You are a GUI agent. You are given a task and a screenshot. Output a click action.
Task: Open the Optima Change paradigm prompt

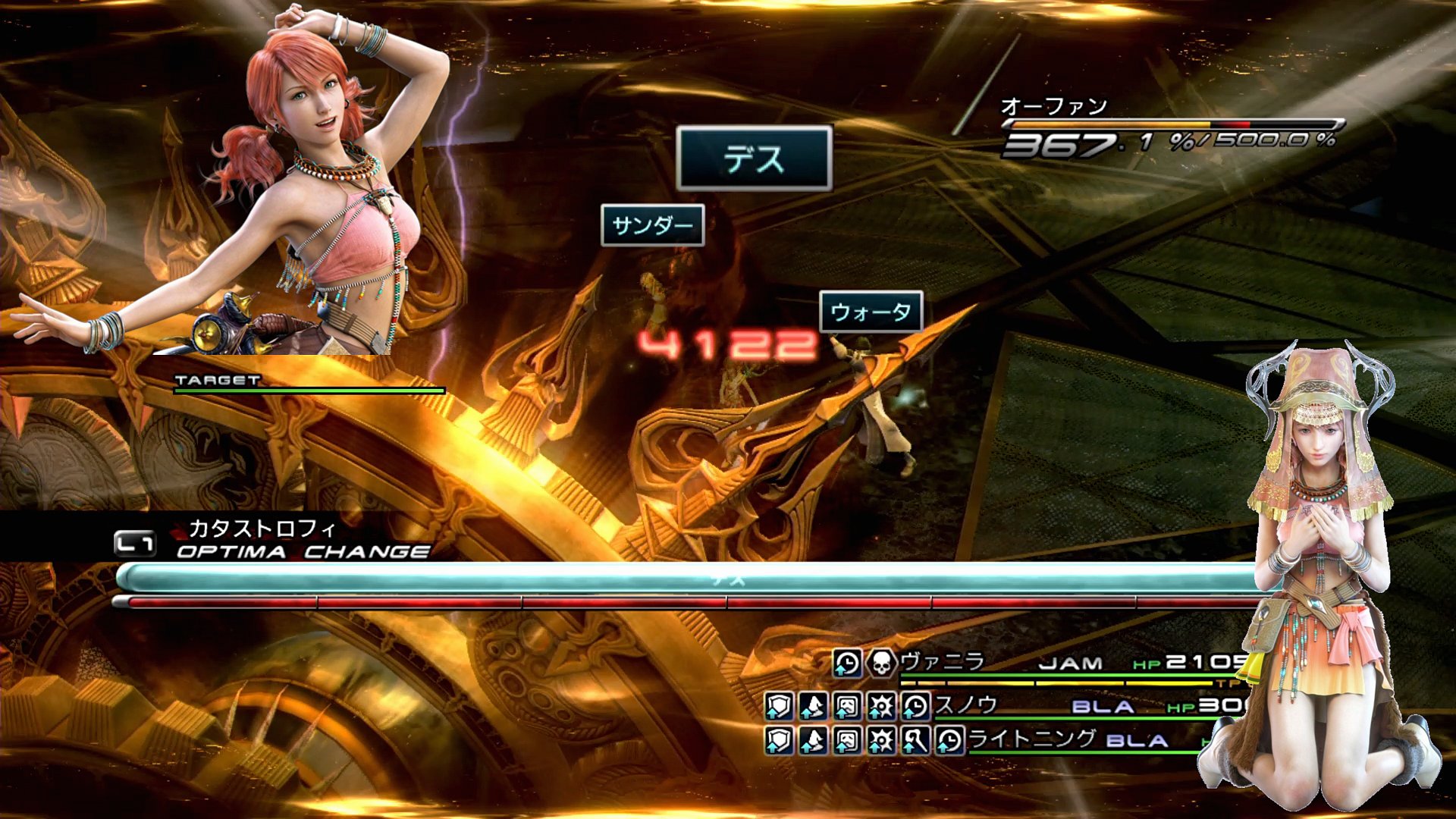[x=302, y=551]
